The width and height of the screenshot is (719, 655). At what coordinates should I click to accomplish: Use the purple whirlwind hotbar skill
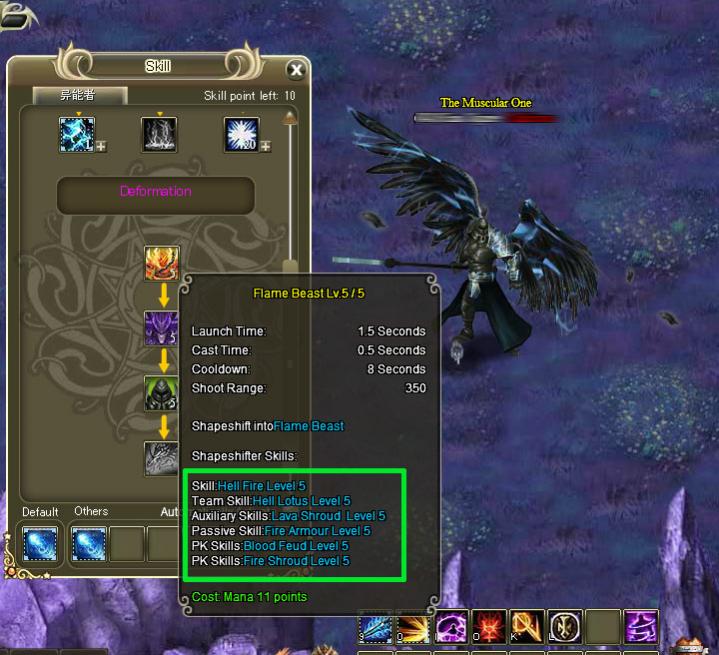tap(641, 627)
